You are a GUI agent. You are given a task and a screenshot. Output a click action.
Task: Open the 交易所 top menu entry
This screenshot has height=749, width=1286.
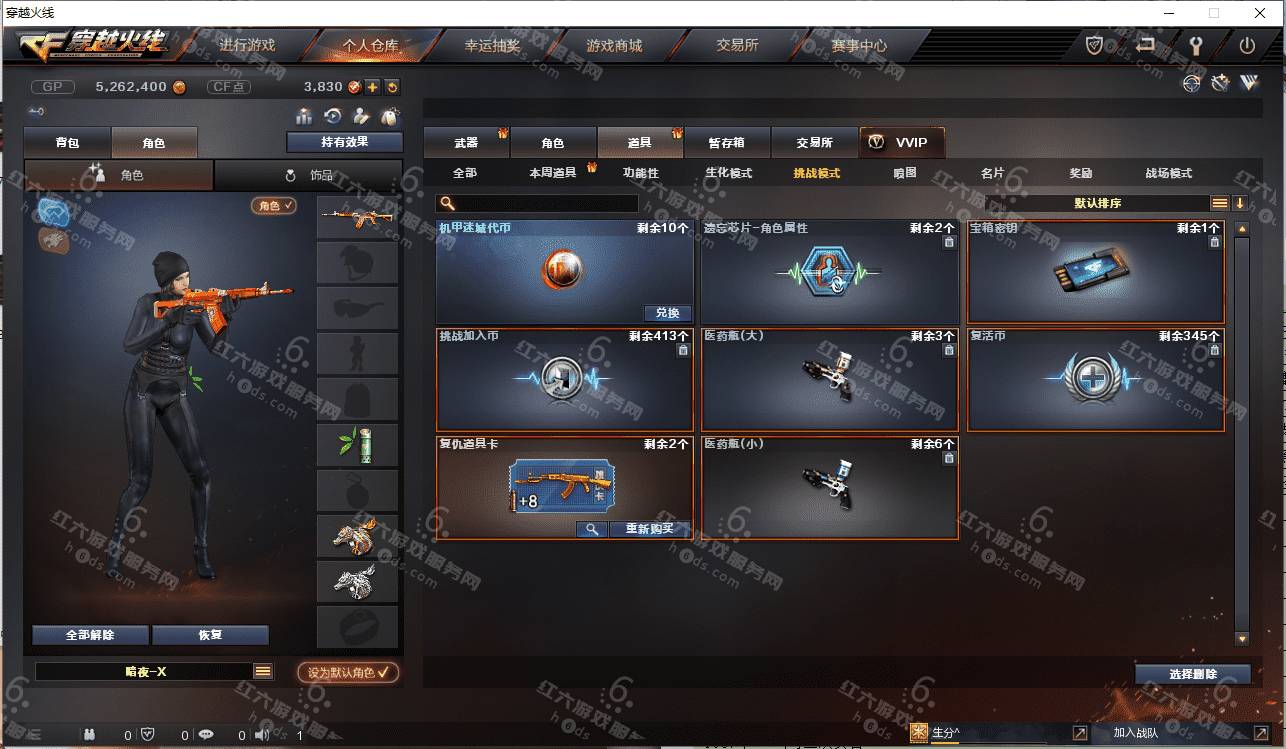click(x=737, y=46)
